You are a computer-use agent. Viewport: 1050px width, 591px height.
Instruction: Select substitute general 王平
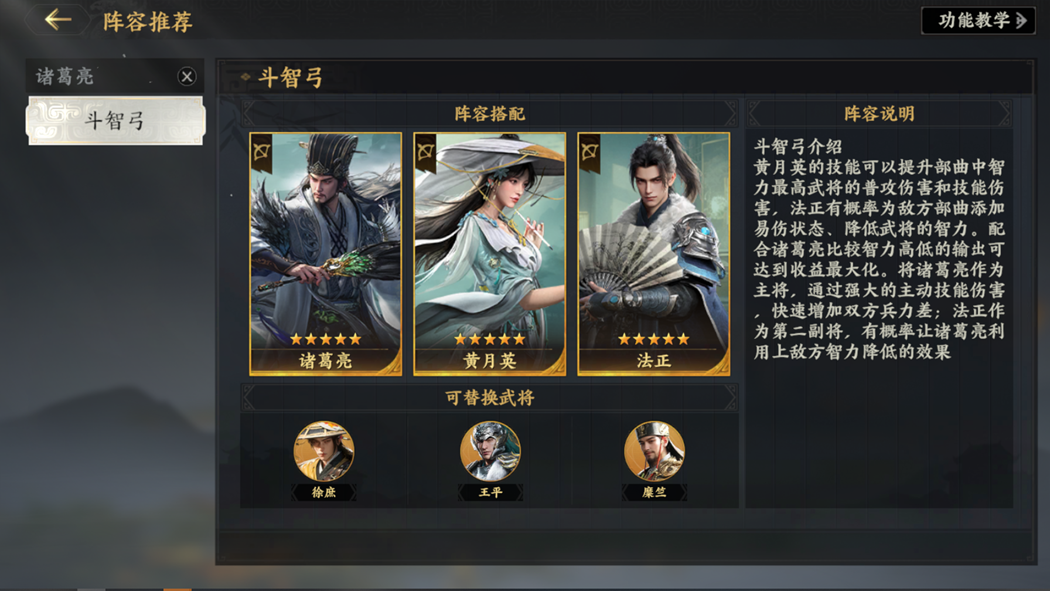490,453
